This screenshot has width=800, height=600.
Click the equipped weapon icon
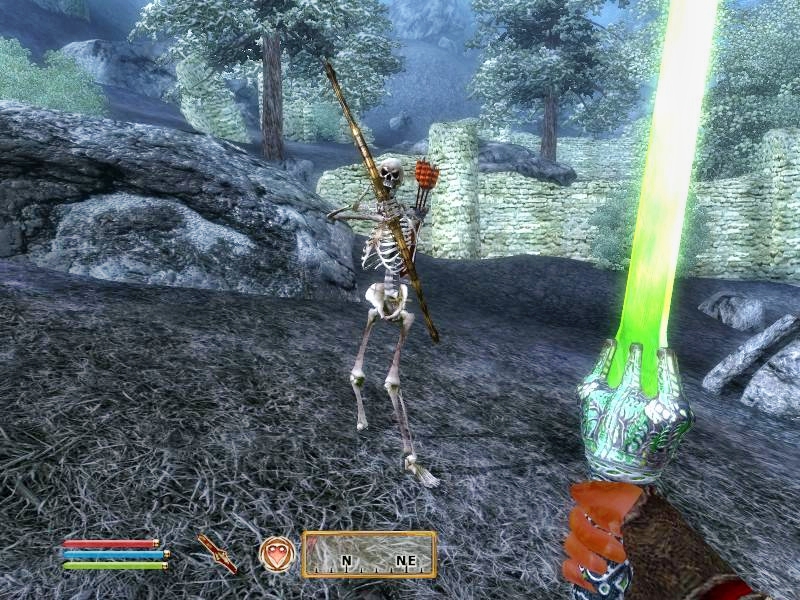point(216,553)
